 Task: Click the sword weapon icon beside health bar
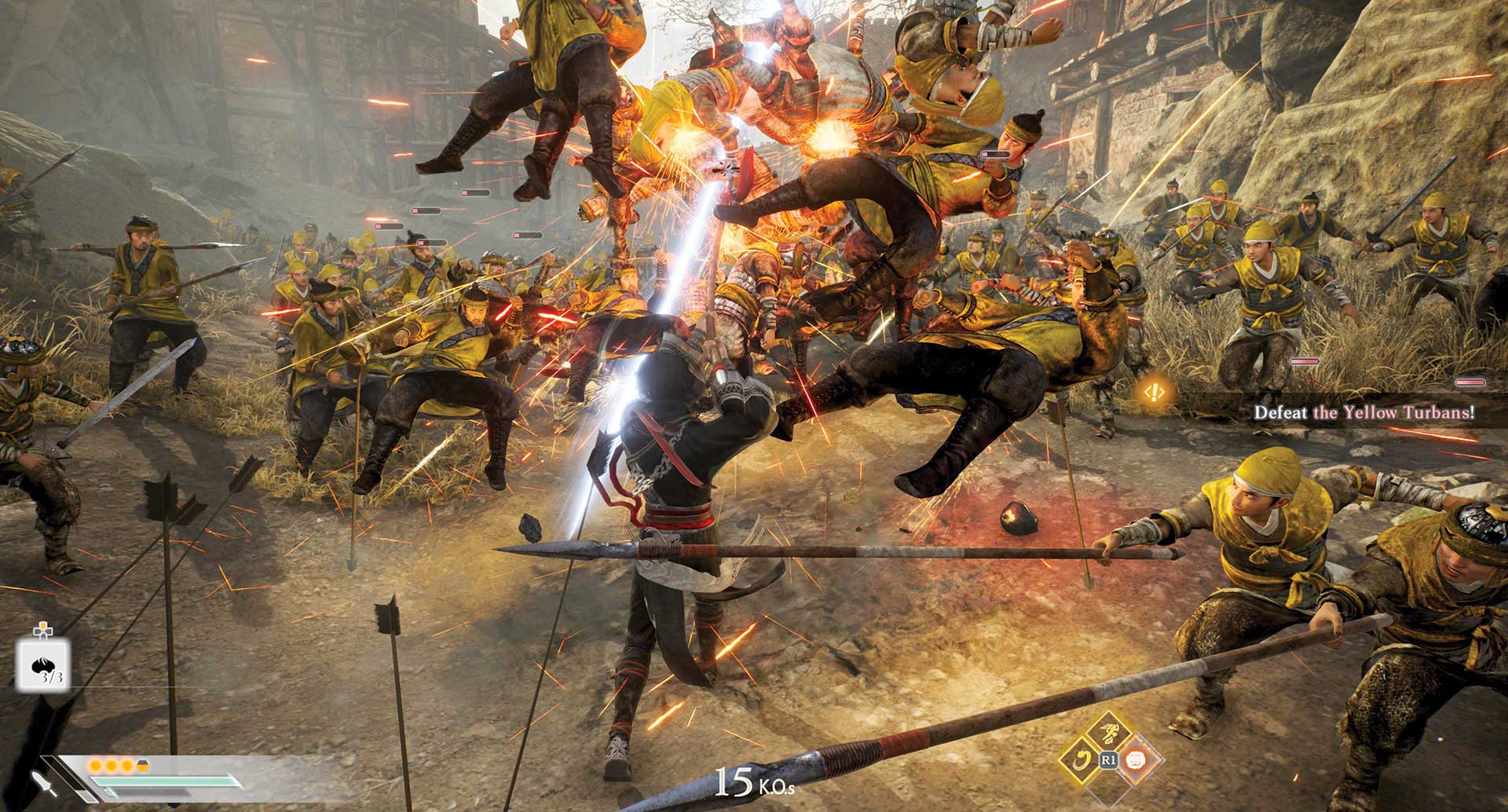[x=45, y=784]
